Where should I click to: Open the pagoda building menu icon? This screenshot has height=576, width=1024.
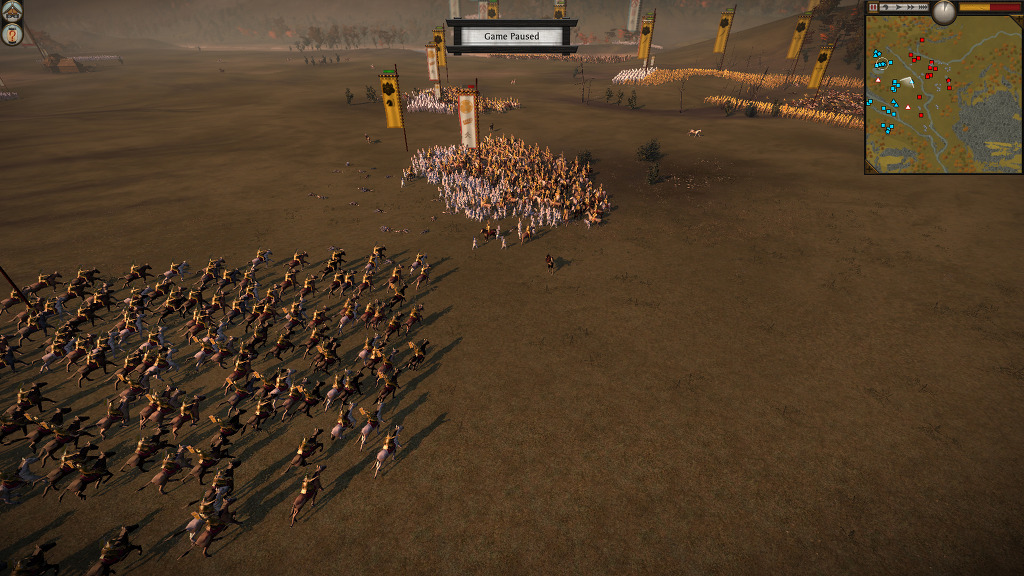[12, 12]
